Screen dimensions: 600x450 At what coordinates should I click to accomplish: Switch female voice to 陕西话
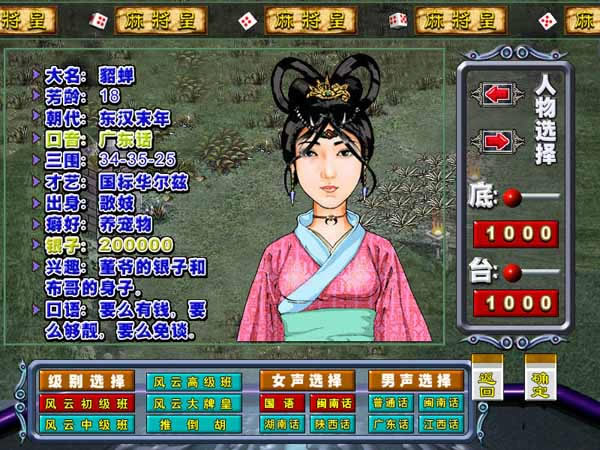(332, 424)
